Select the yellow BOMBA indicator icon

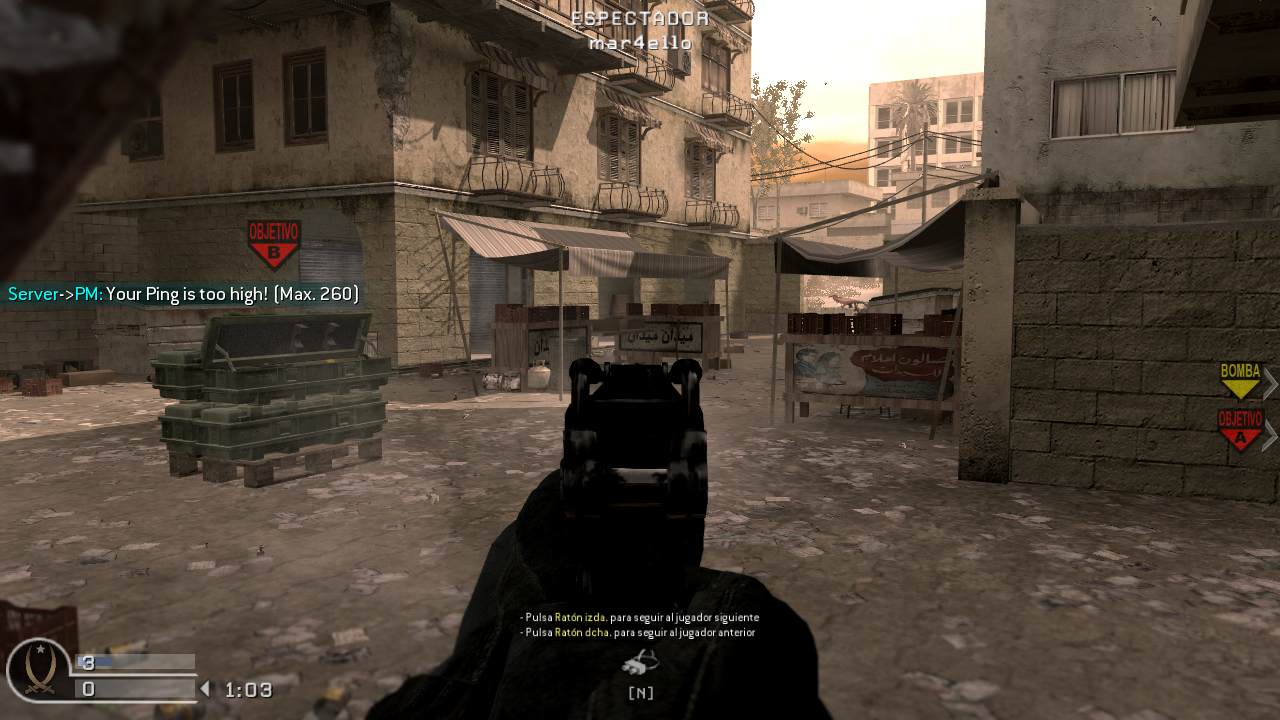1239,383
